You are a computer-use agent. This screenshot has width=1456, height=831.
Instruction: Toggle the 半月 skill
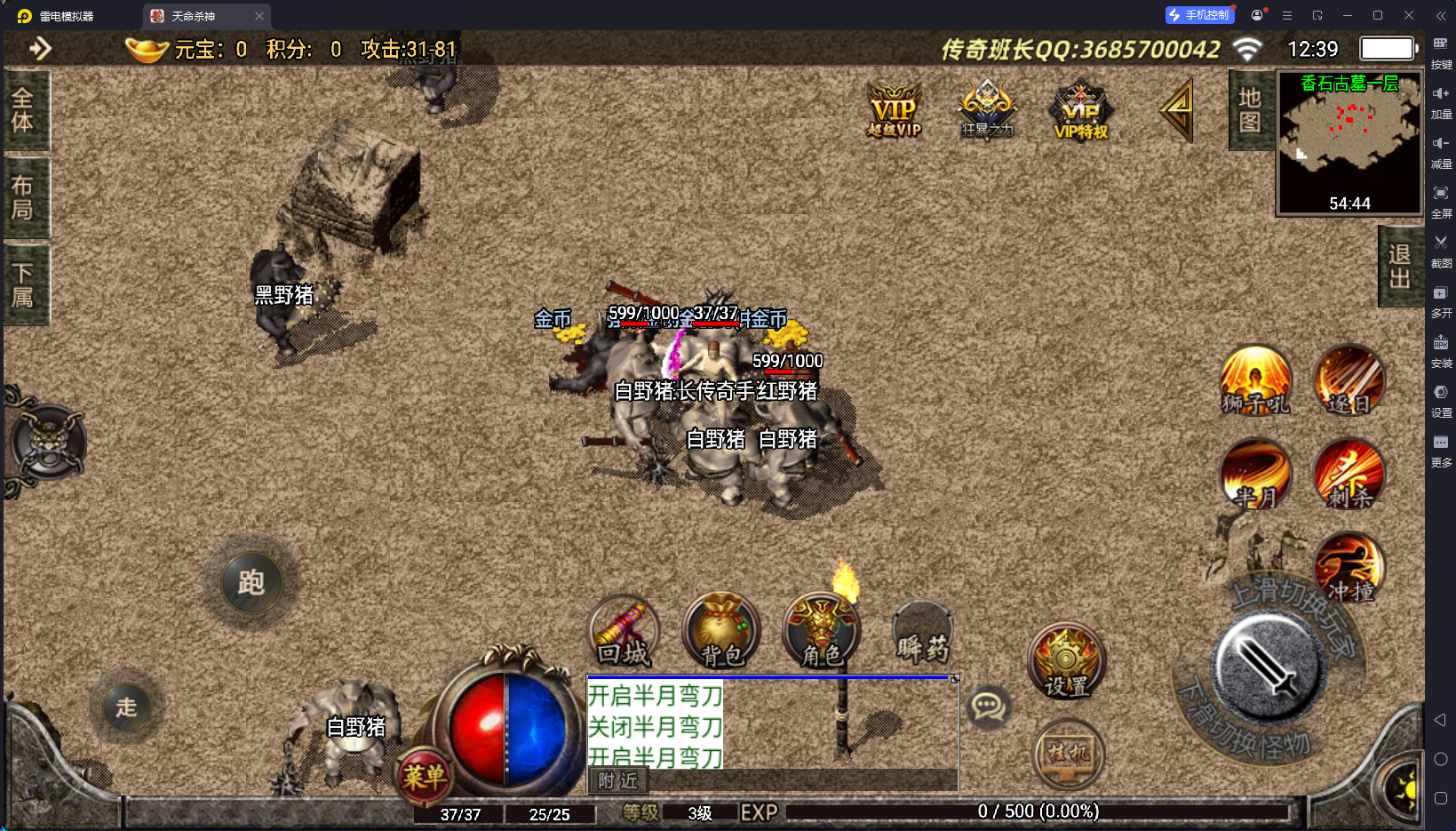pos(1255,475)
